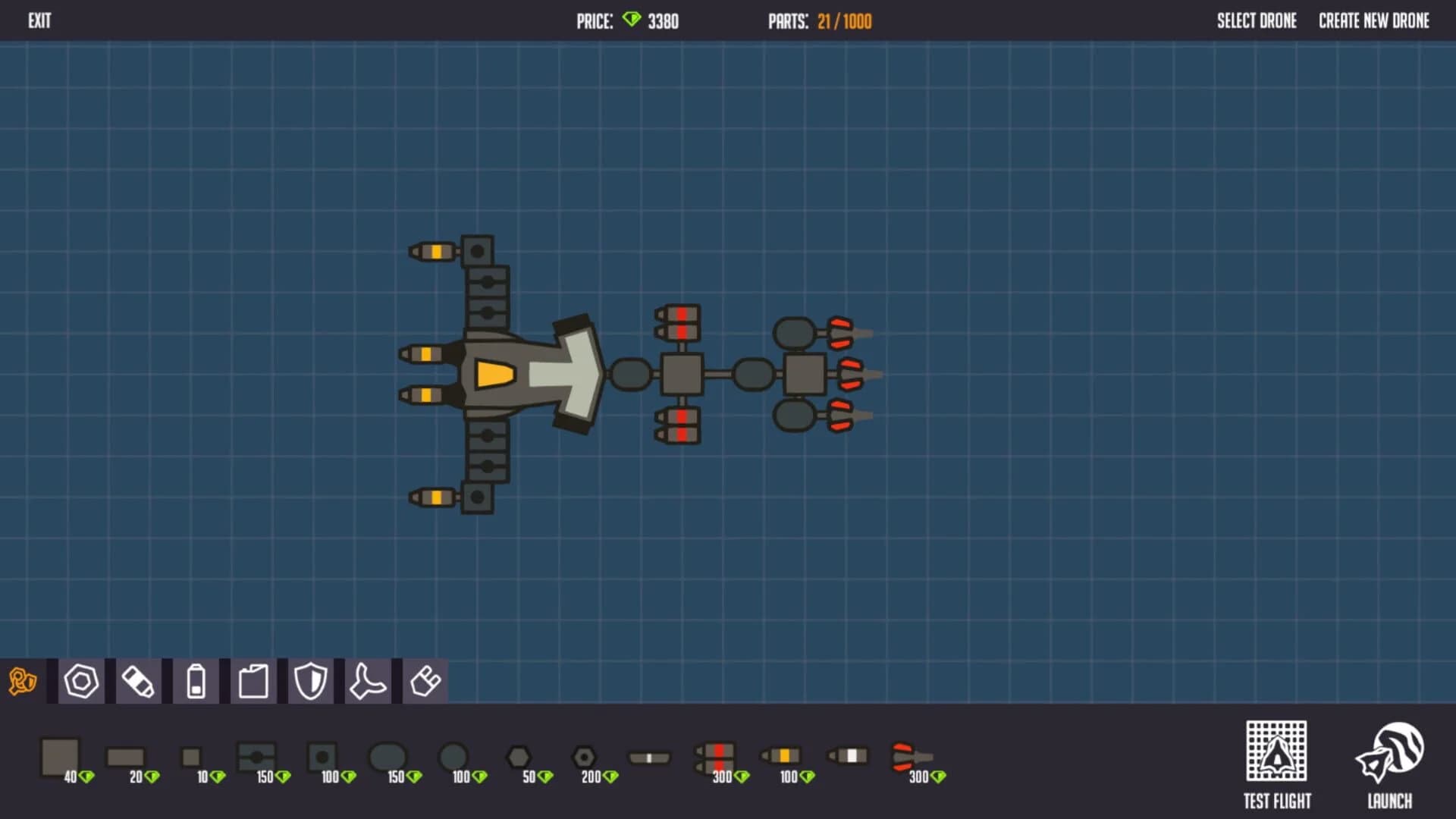Open Select Drone menu

click(1257, 20)
